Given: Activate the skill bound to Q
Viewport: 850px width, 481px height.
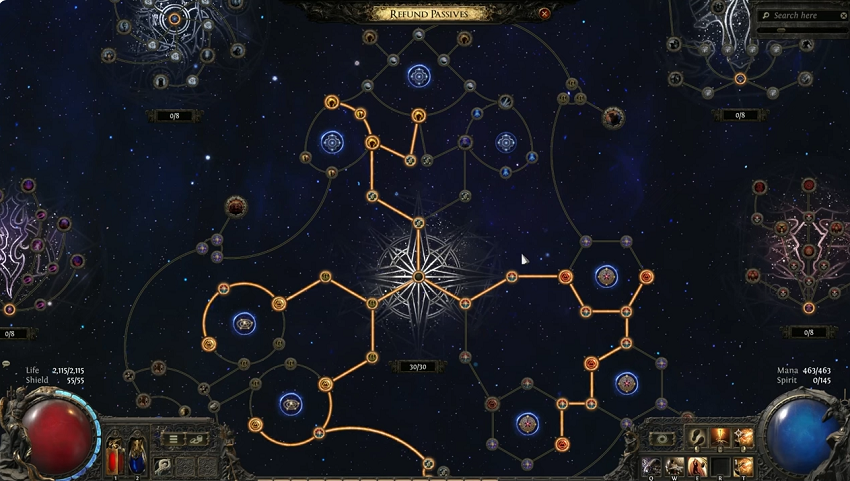Looking at the screenshot, I should tap(650, 466).
